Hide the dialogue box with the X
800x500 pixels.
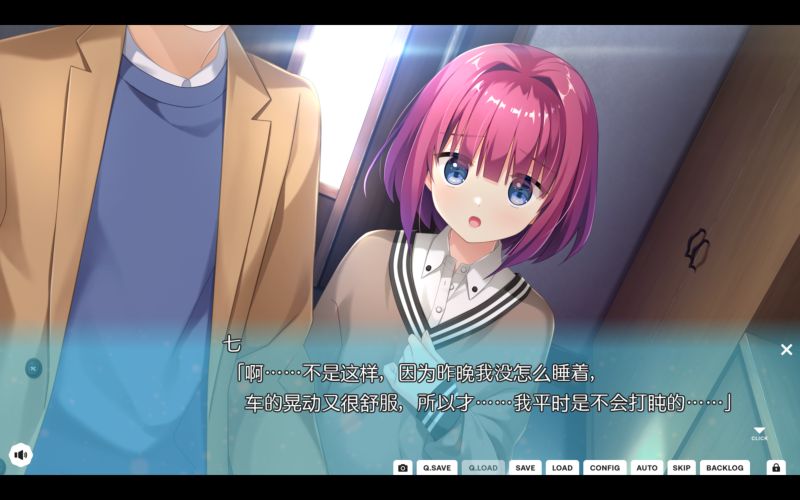[x=786, y=349]
